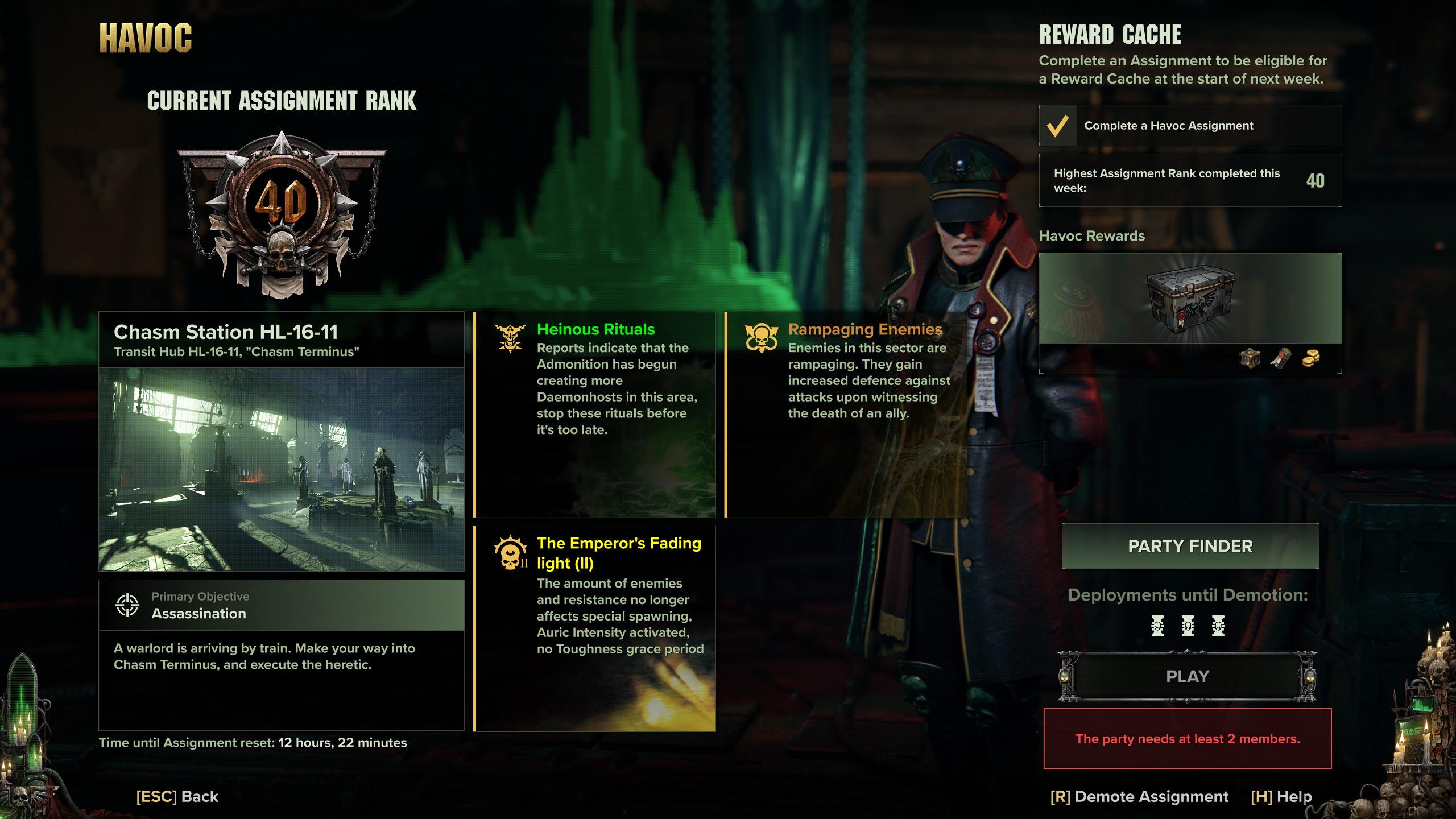Inspect the Havoc Rewards cache chest
The height and width of the screenshot is (819, 1456).
tap(1190, 299)
